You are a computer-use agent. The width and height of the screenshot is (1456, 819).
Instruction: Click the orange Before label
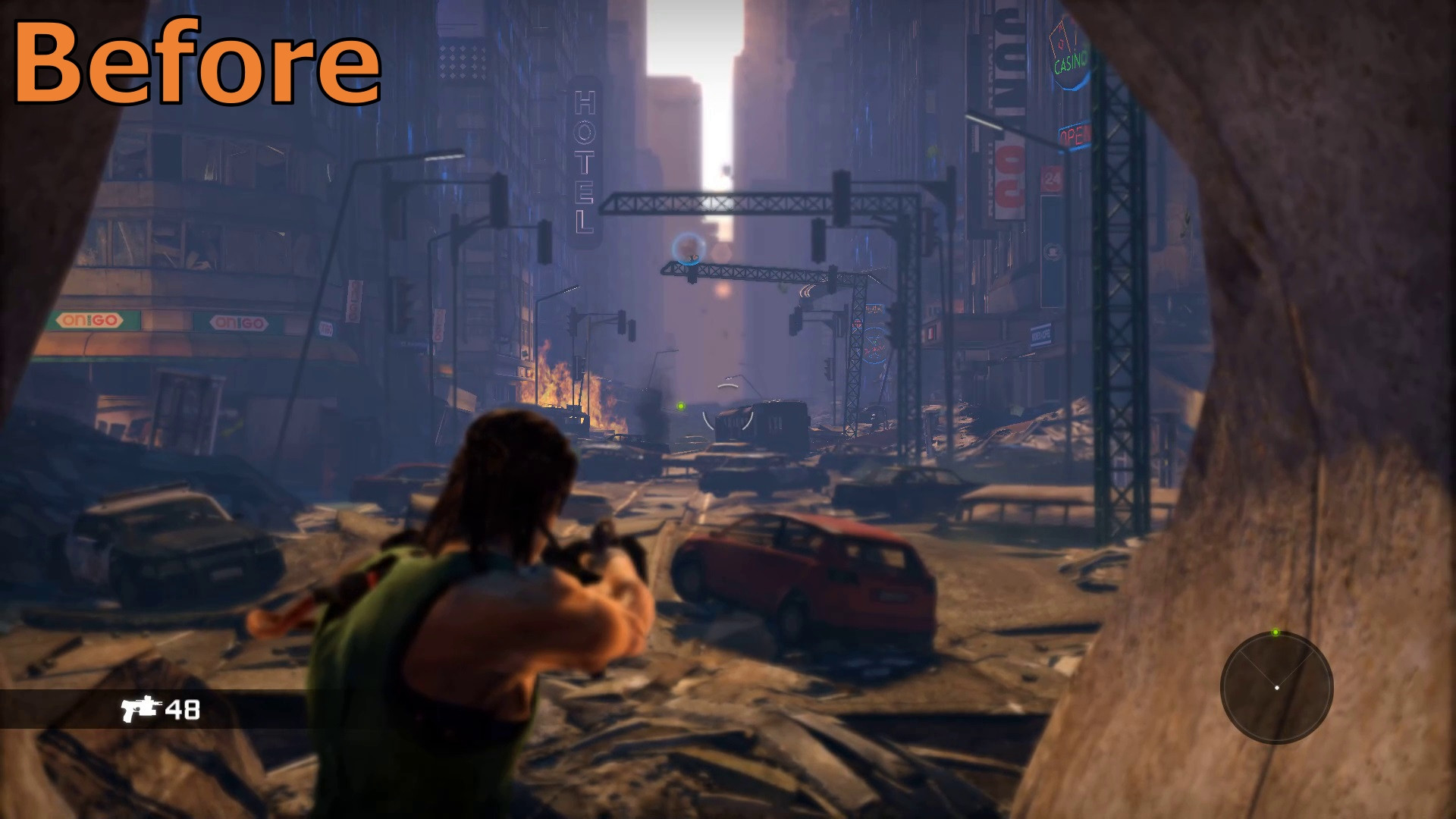pos(197,61)
